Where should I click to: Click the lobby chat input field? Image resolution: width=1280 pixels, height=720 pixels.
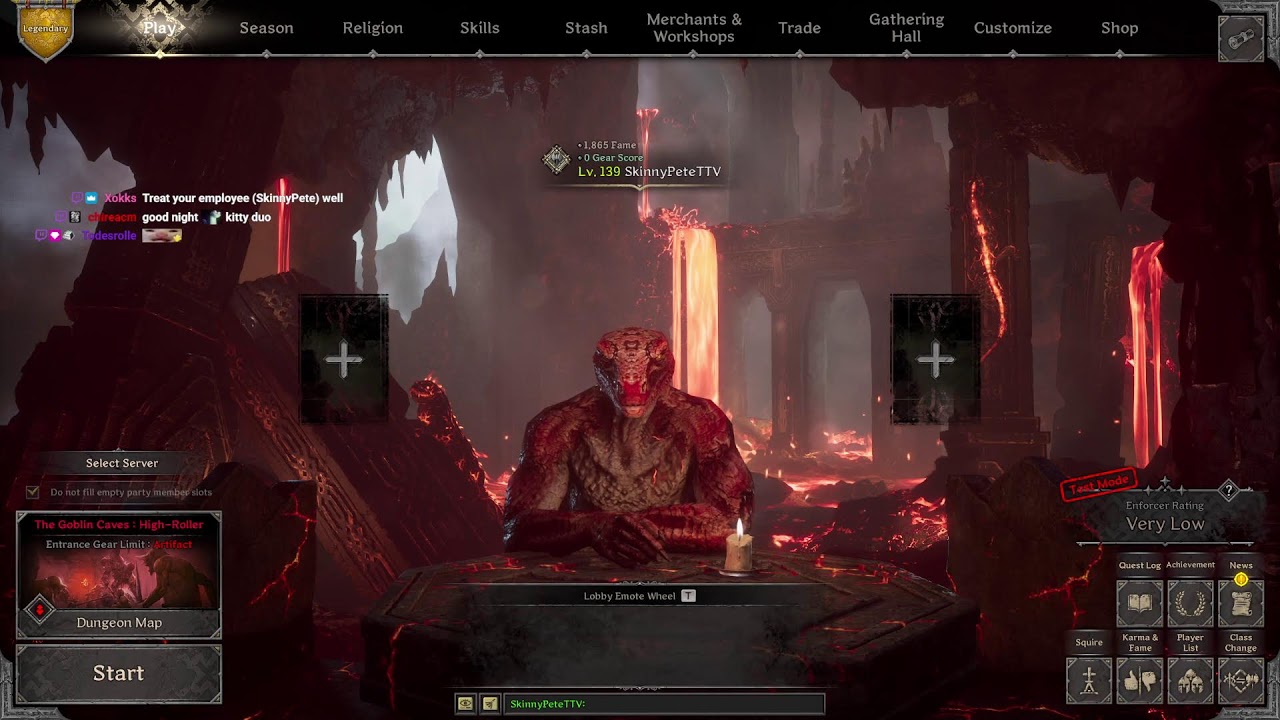coord(663,704)
